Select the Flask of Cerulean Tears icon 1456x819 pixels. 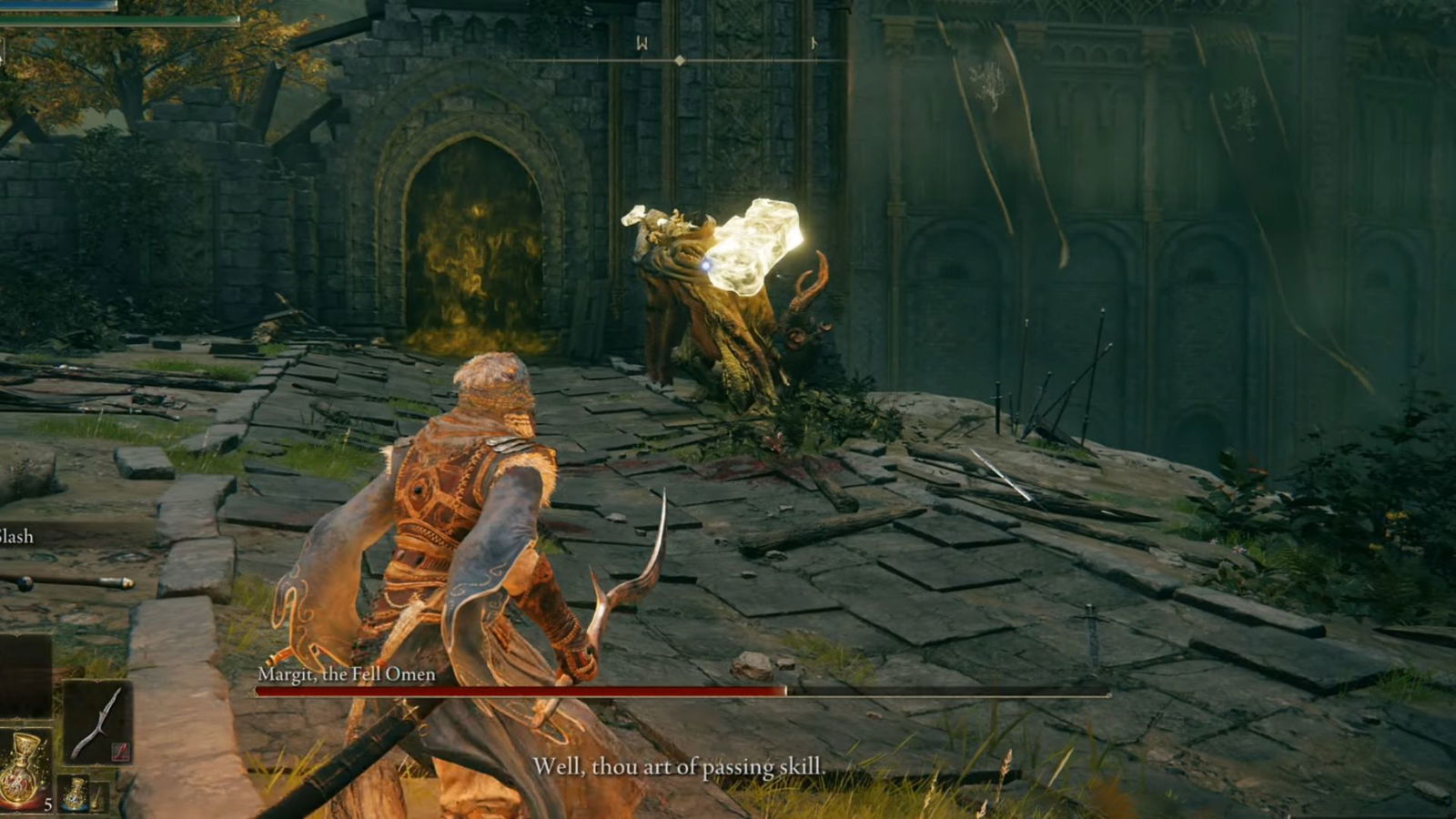point(75,794)
